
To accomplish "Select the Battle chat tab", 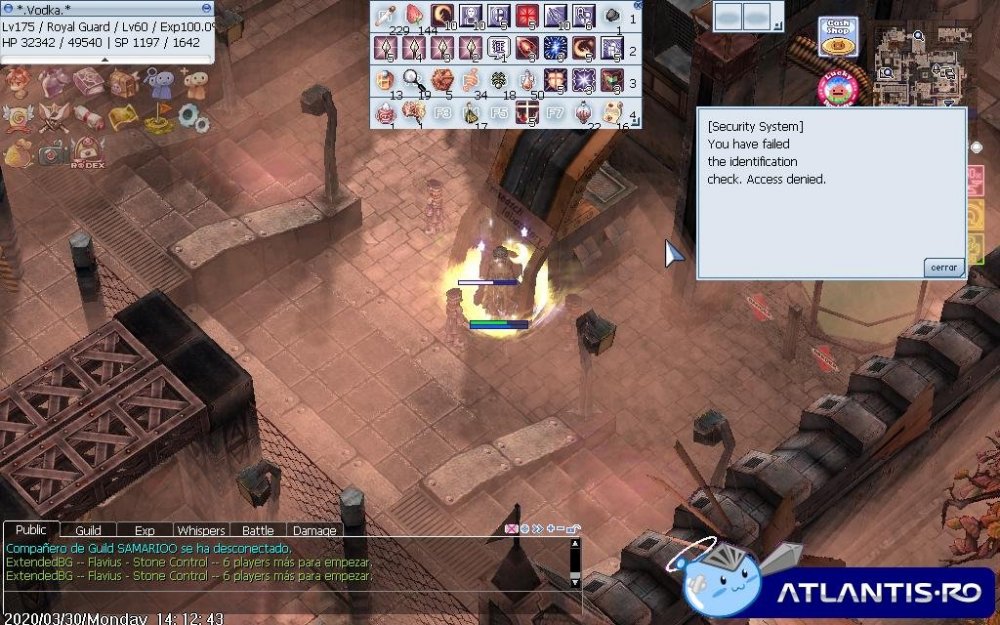I will 258,530.
